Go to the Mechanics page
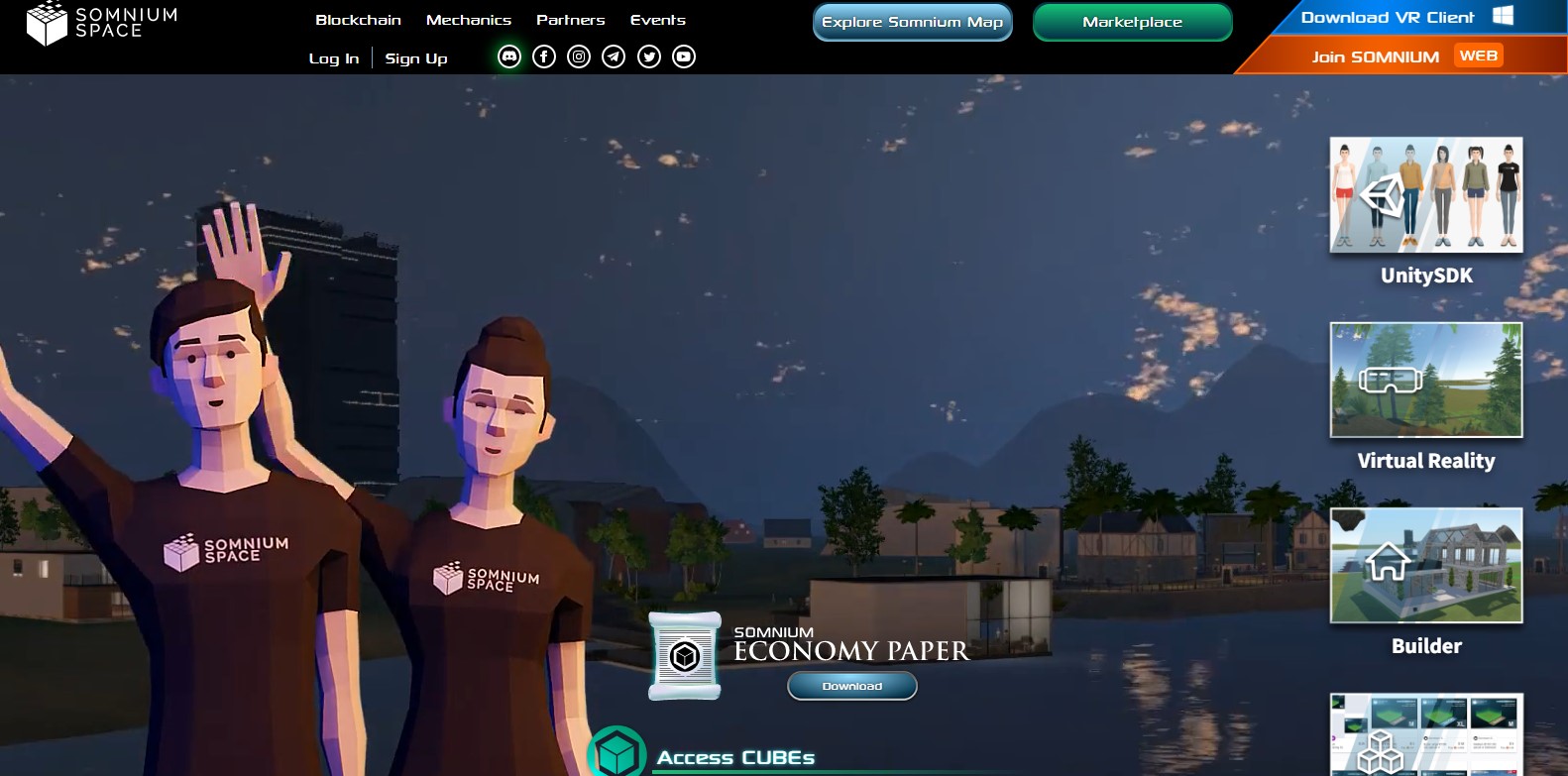Viewport: 1568px width, 776px height. pos(469,20)
